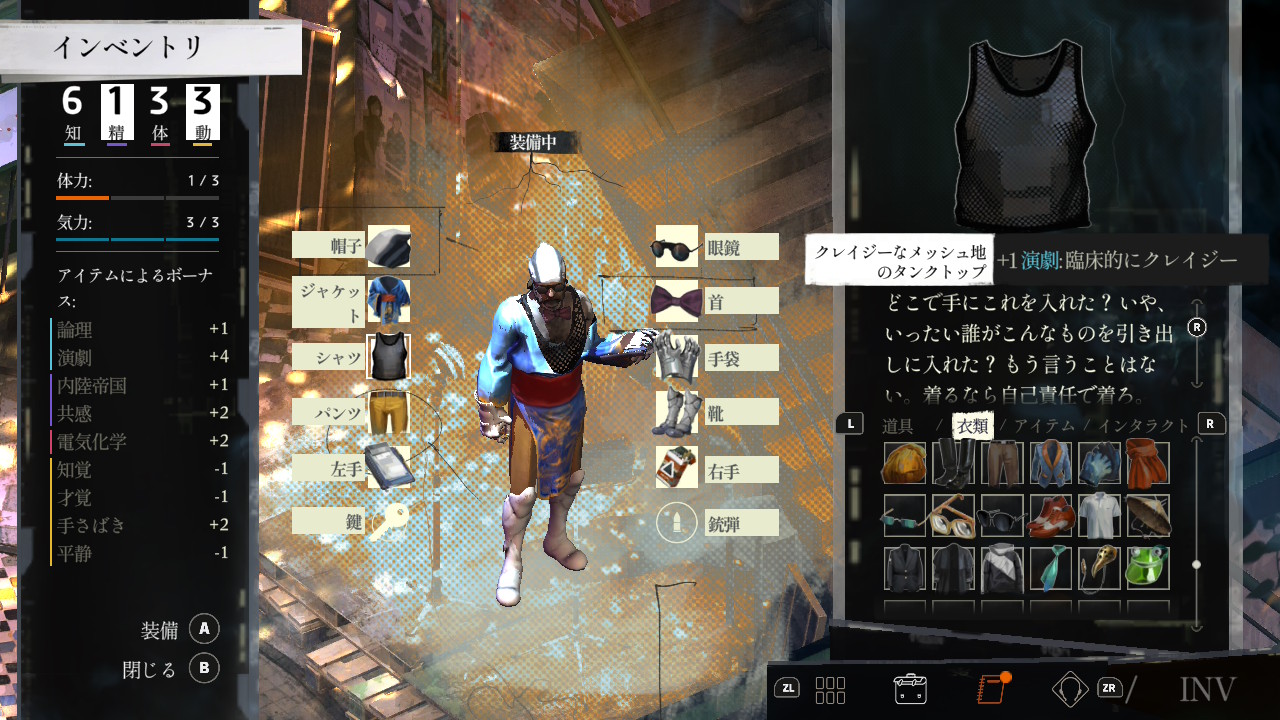Select the equipped beret in the hat slot

coord(388,246)
